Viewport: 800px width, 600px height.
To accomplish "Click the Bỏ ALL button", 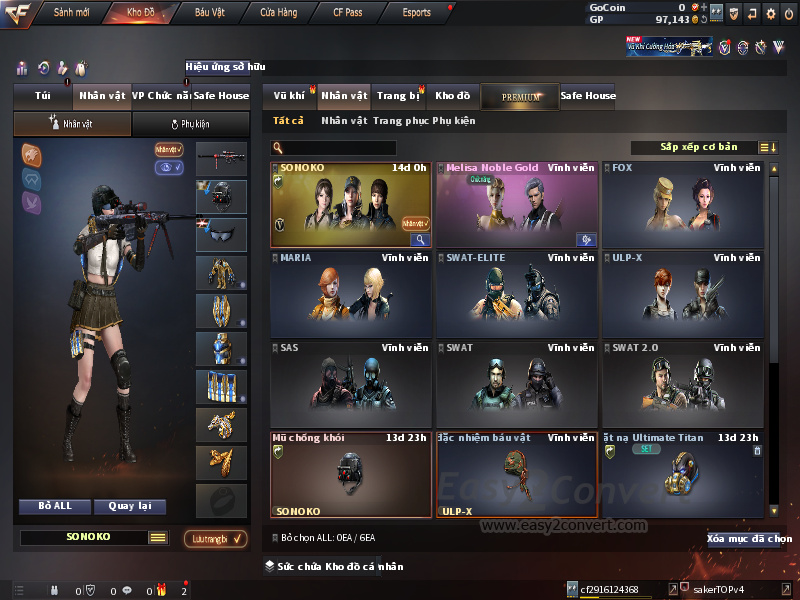I will point(55,506).
